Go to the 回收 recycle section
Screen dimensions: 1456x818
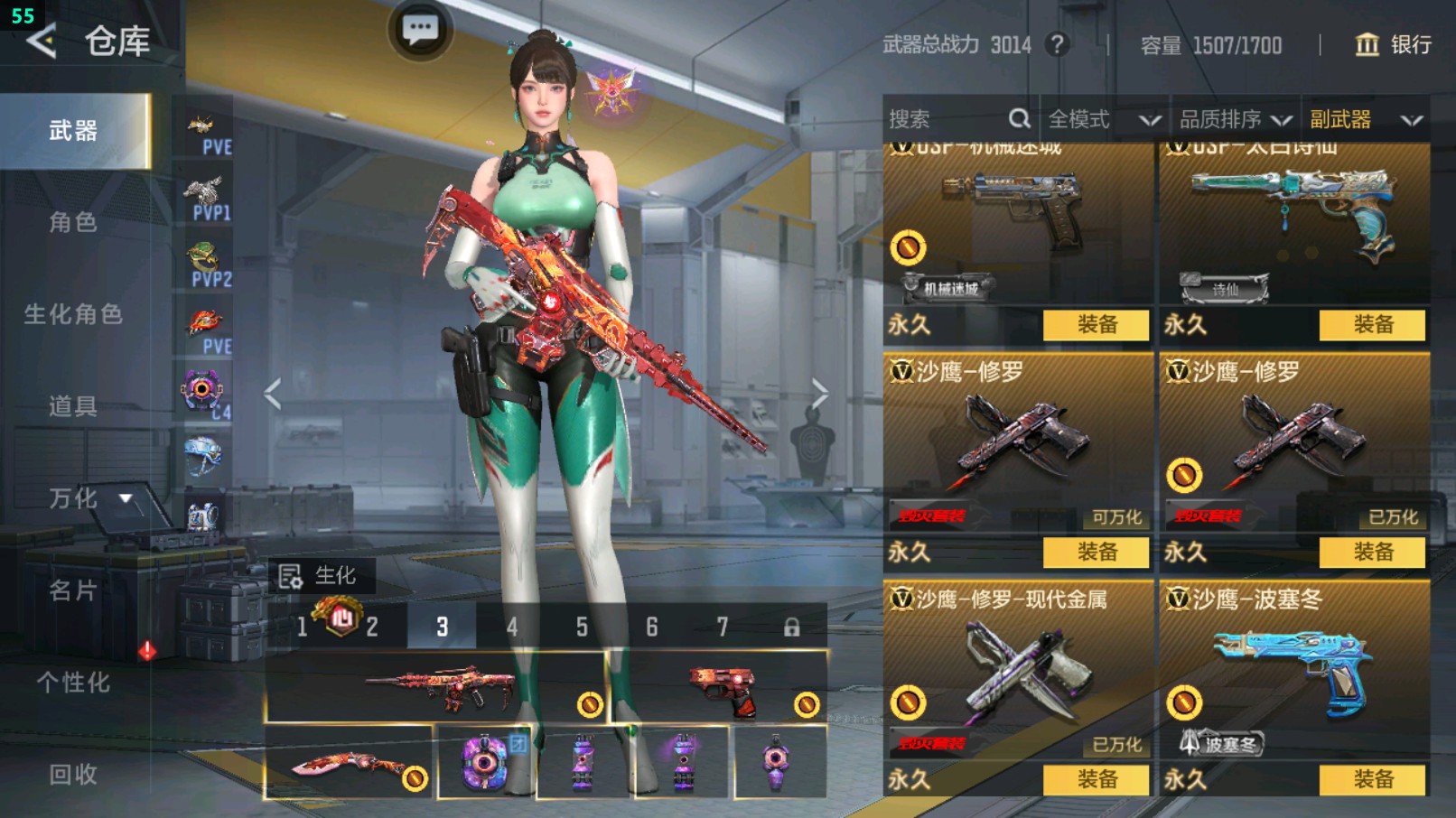73,774
